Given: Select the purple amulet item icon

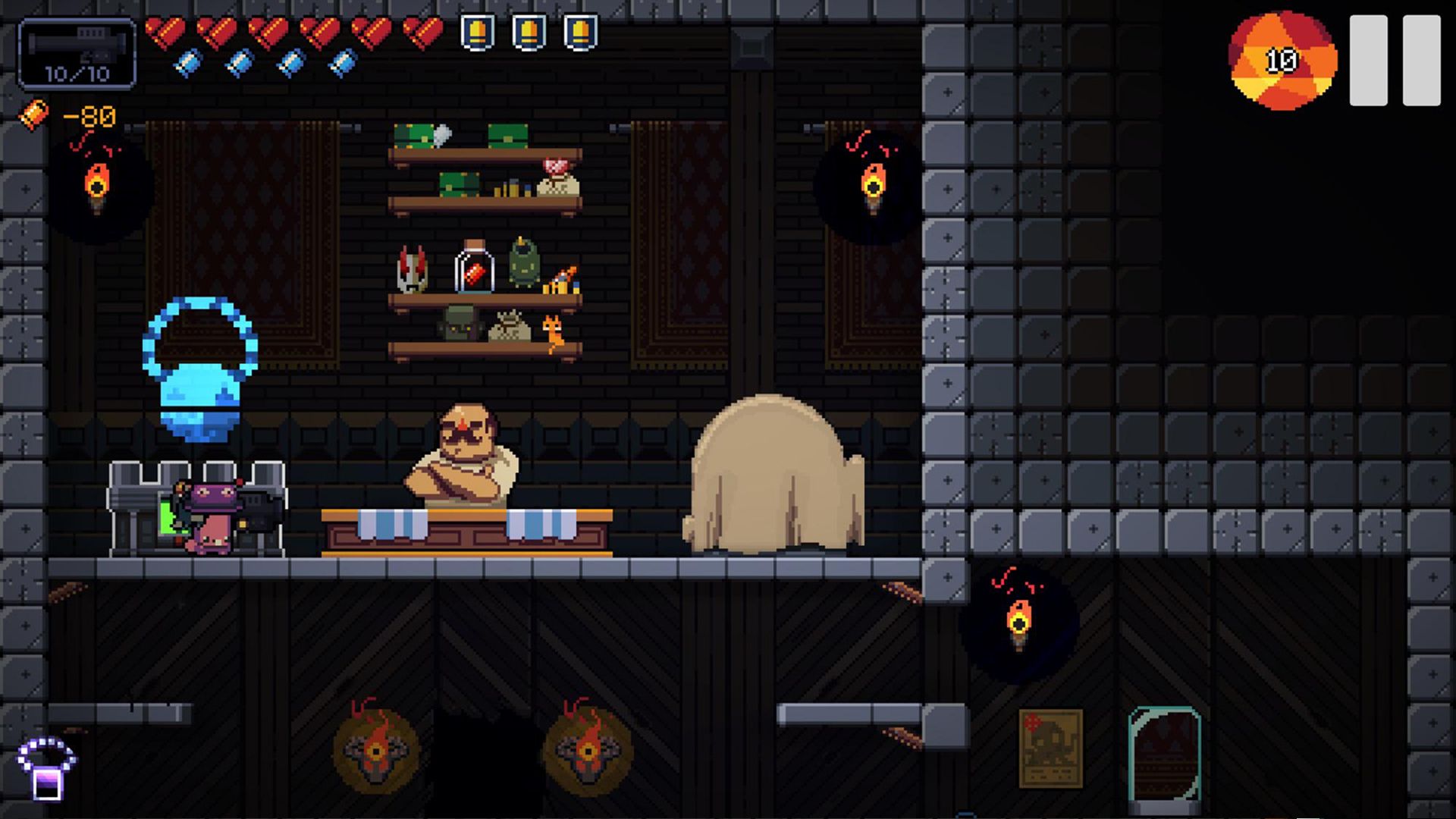Looking at the screenshot, I should pos(46,768).
